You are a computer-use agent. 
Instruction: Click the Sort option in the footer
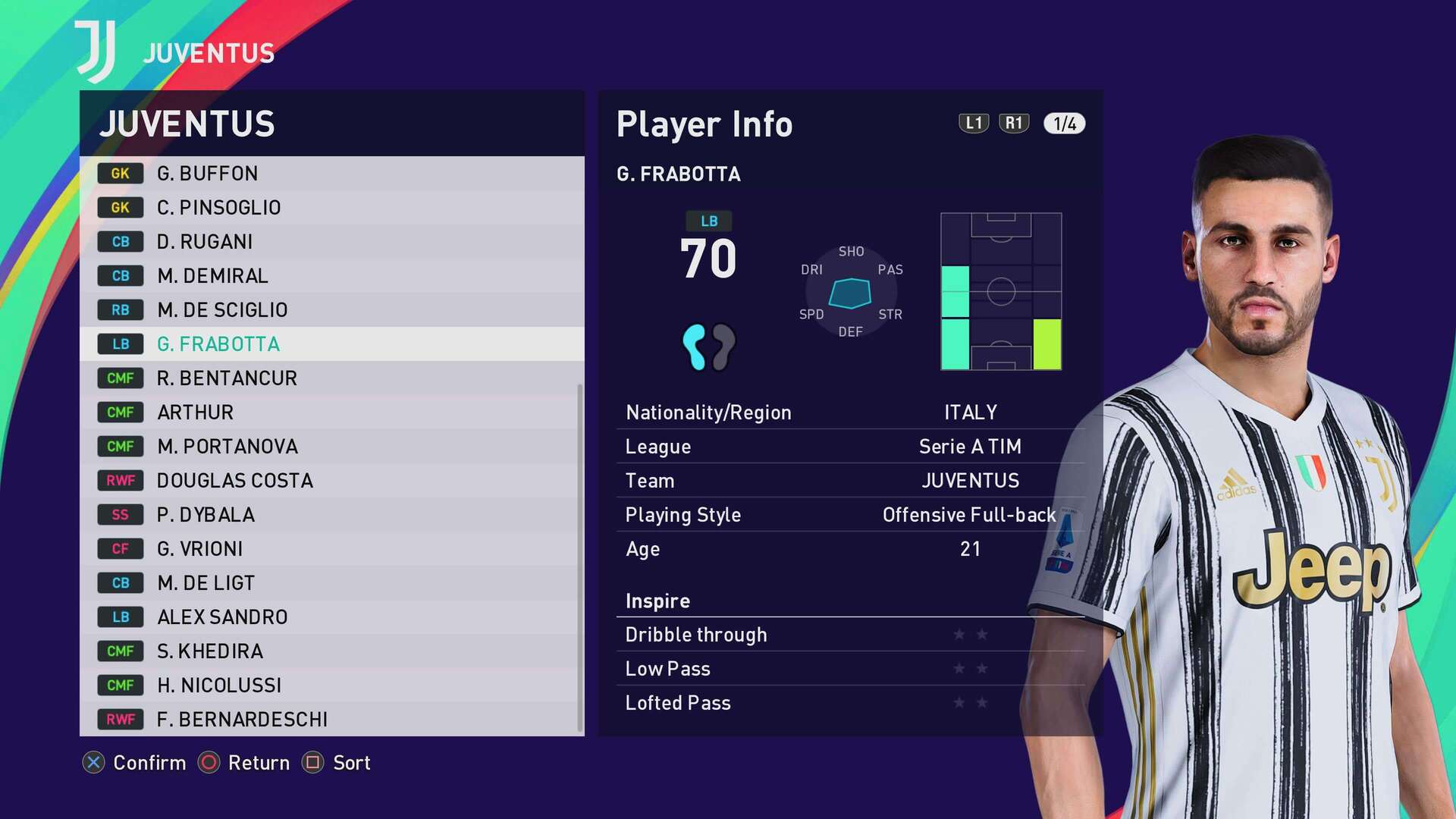pyautogui.click(x=350, y=763)
